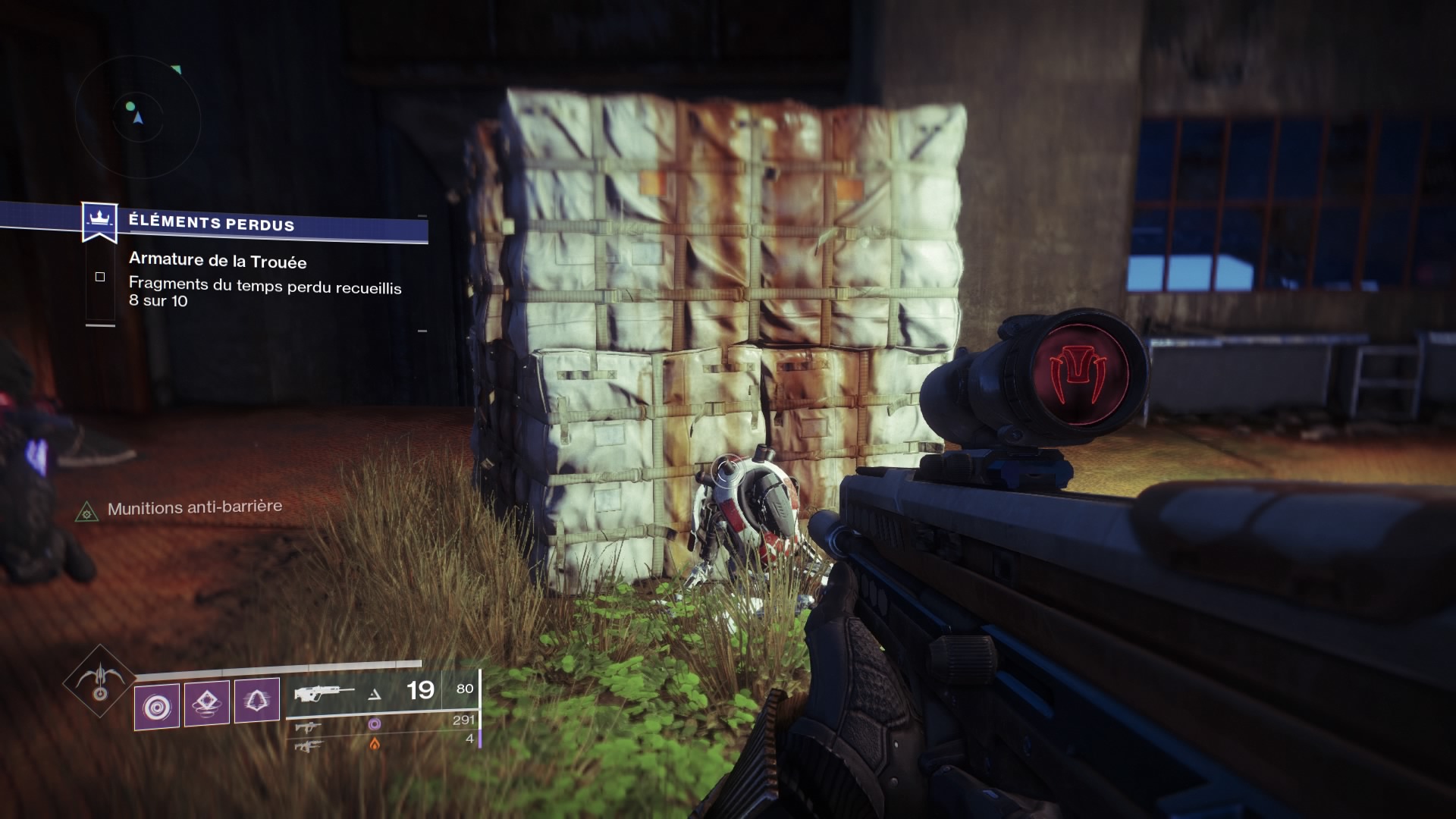Select the equipped rifle weapon icon
This screenshot has width=1456, height=819.
click(324, 693)
